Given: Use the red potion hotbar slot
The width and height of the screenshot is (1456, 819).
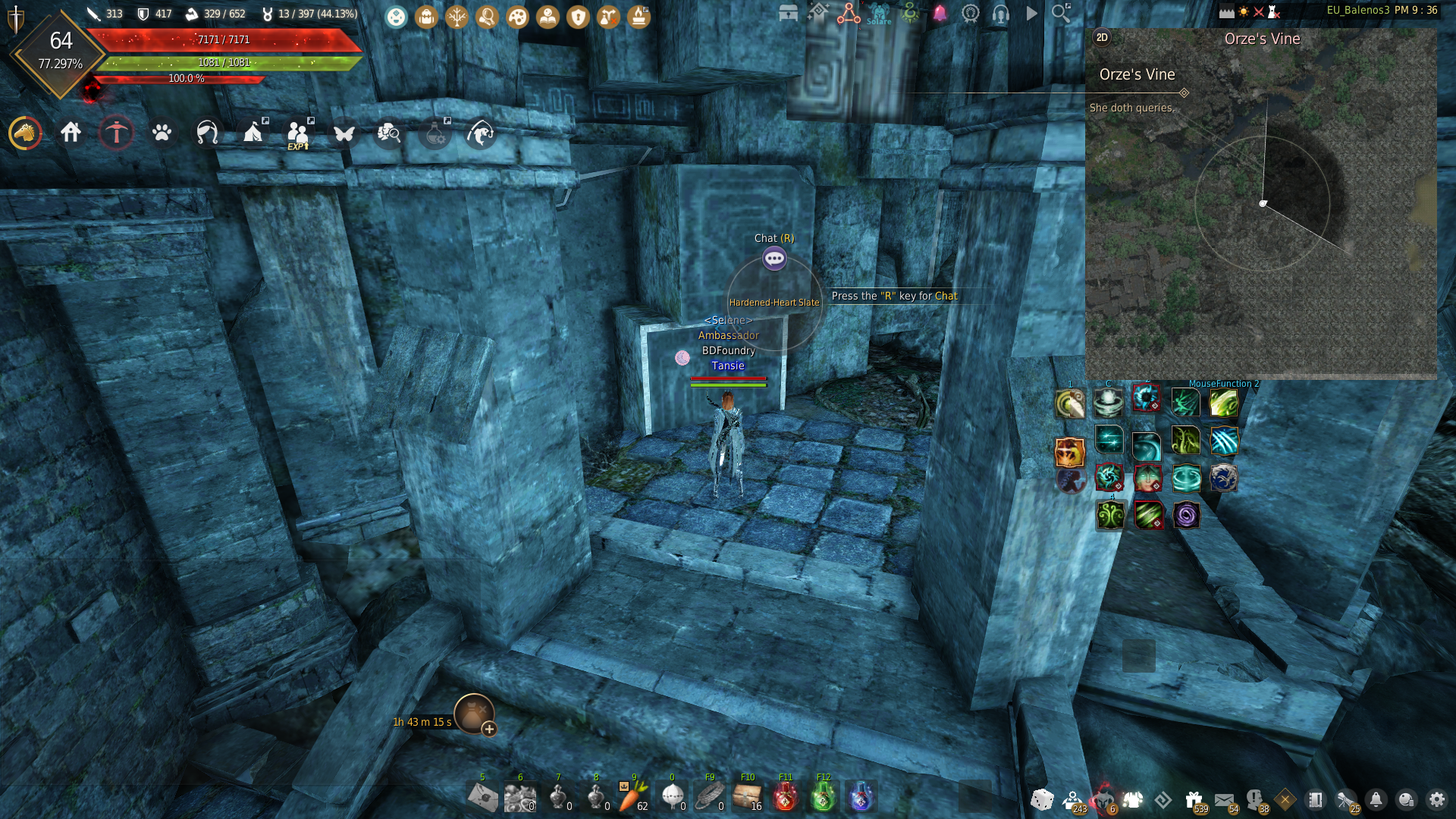Looking at the screenshot, I should (x=785, y=797).
